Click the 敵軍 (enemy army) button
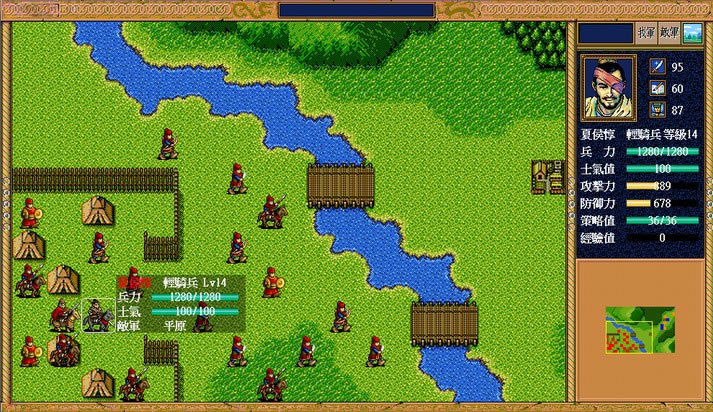This screenshot has width=713, height=412. pyautogui.click(x=670, y=33)
